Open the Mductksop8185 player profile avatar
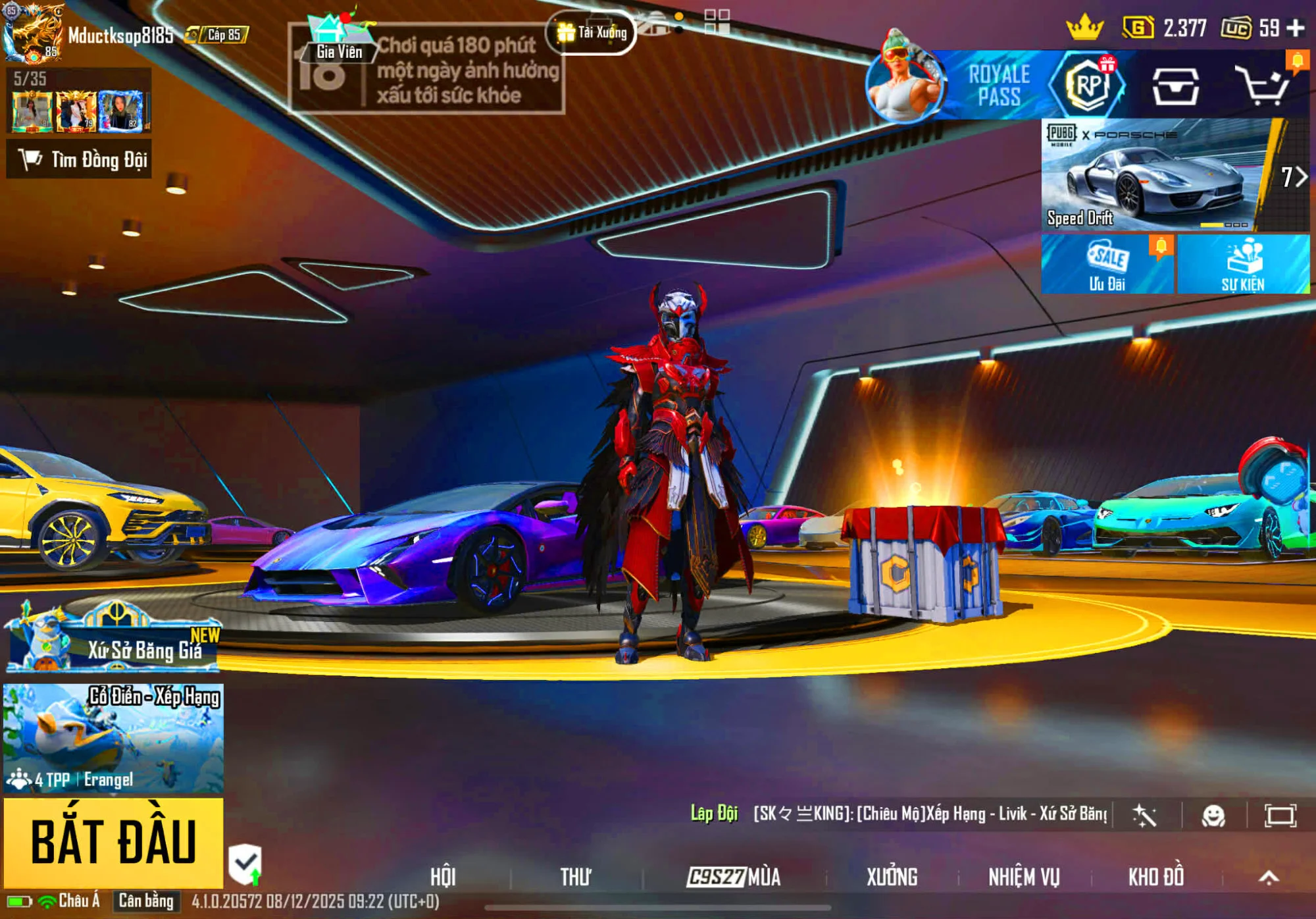Image resolution: width=1316 pixels, height=919 pixels. click(33, 33)
